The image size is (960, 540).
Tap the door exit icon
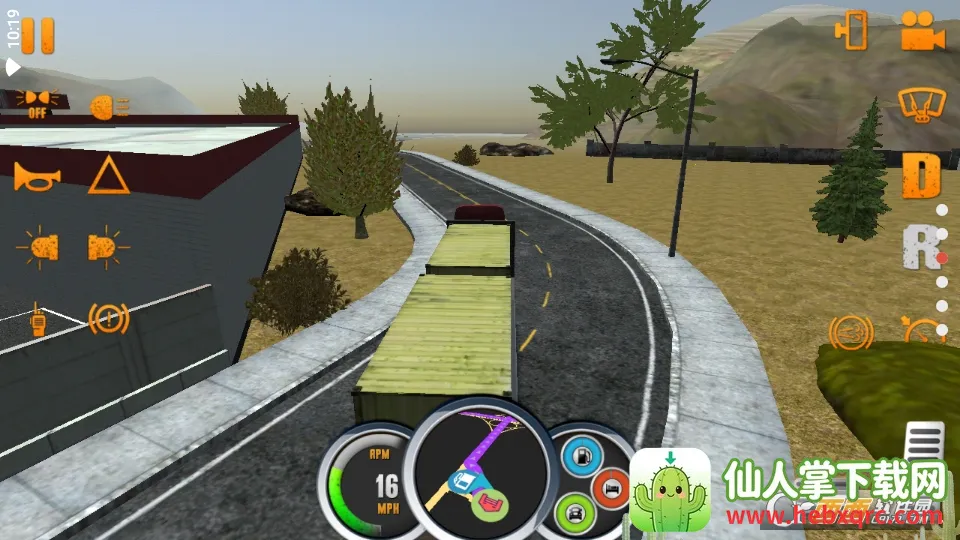click(x=852, y=31)
